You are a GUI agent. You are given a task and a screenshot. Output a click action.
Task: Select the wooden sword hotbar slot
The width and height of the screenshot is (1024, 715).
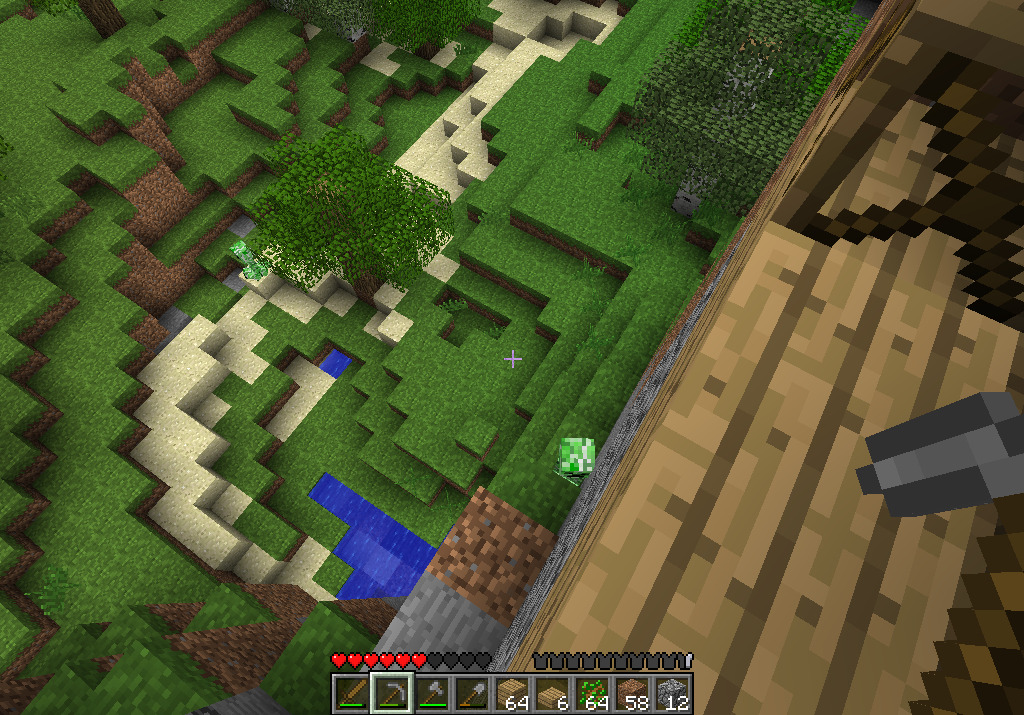click(351, 693)
